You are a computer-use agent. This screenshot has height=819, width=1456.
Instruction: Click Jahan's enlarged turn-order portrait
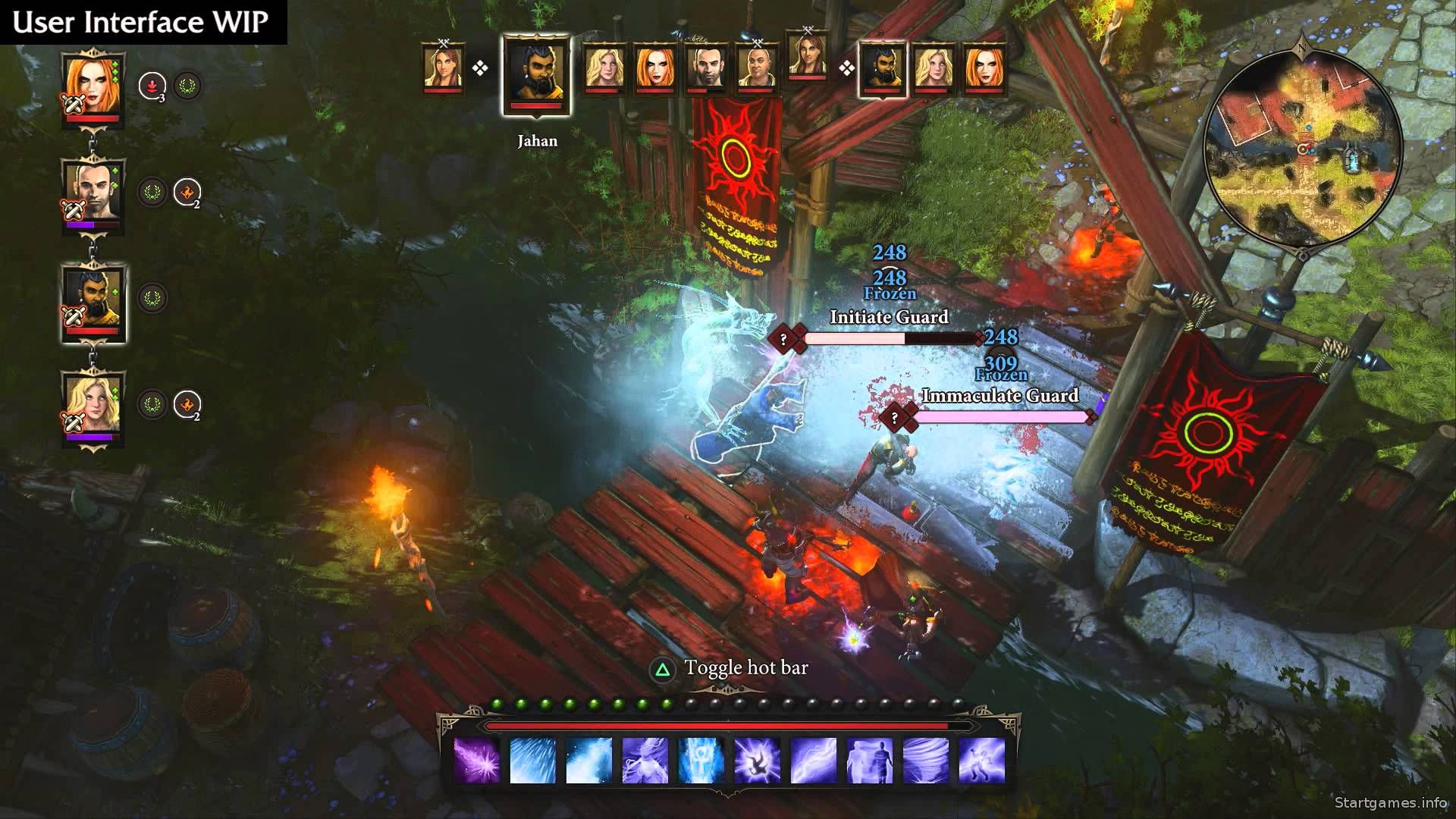[537, 75]
